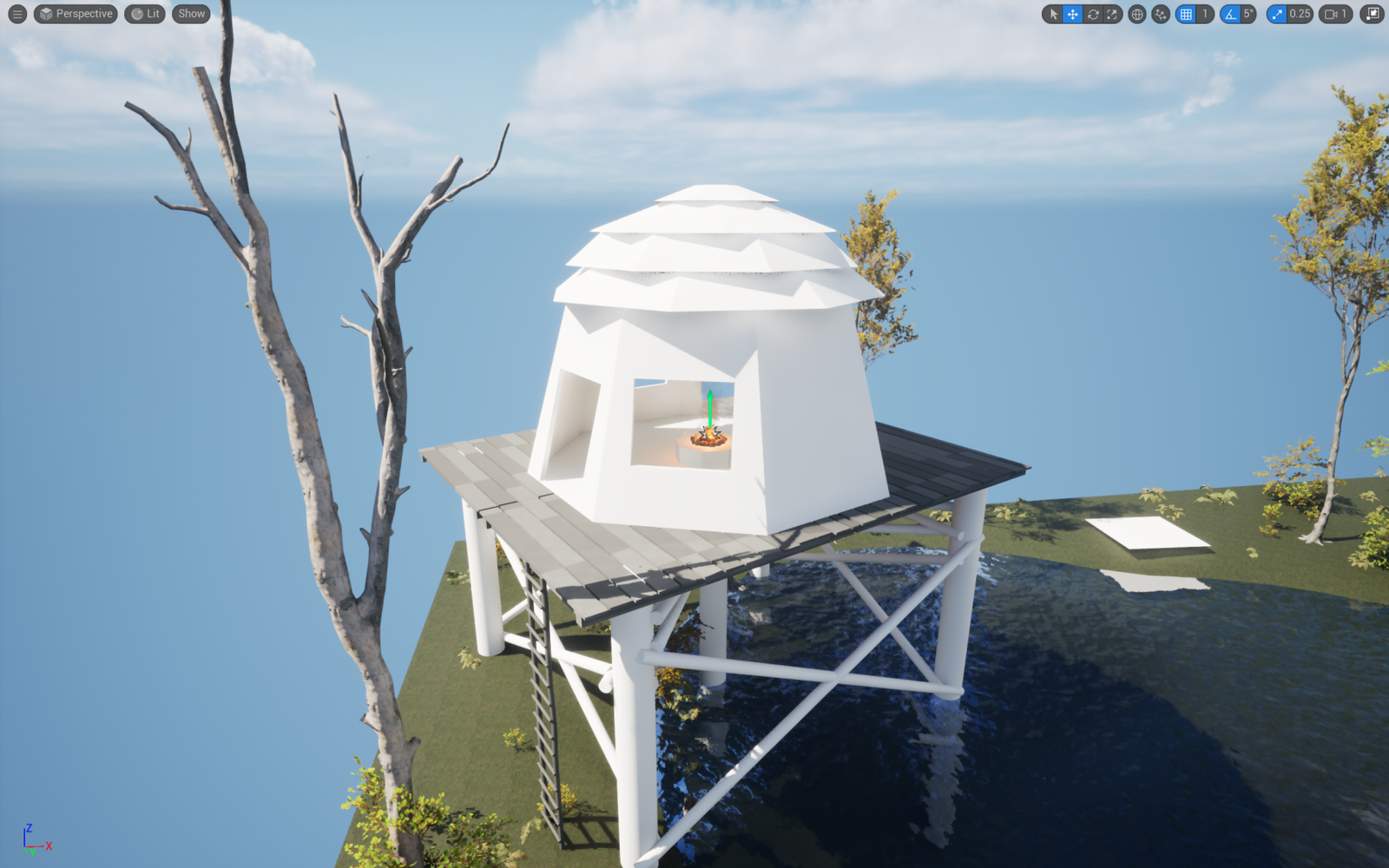Maximize or restore the viewport layout
Screen dimensions: 1389x868
[x=1373, y=14]
